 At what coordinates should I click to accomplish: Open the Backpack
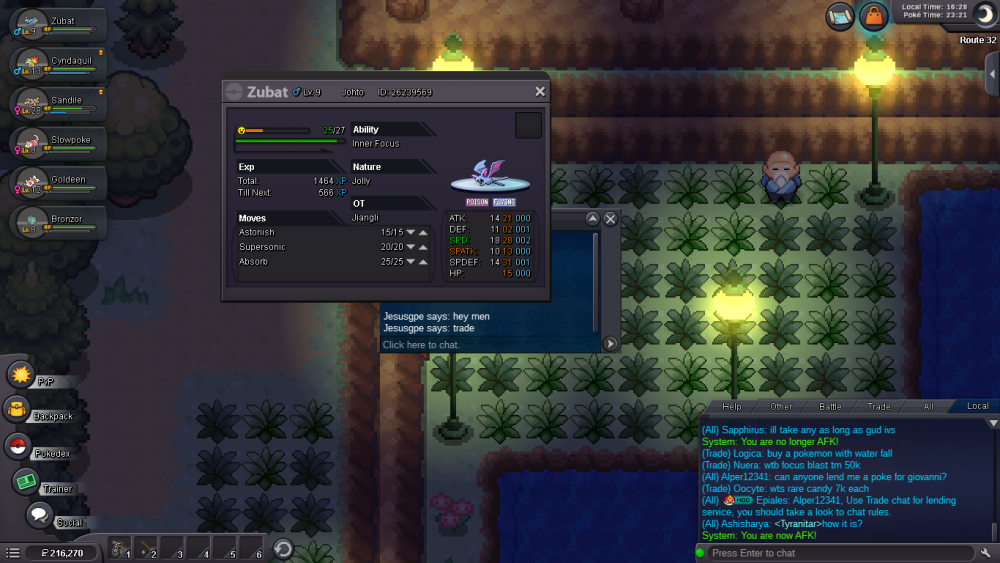[18, 410]
